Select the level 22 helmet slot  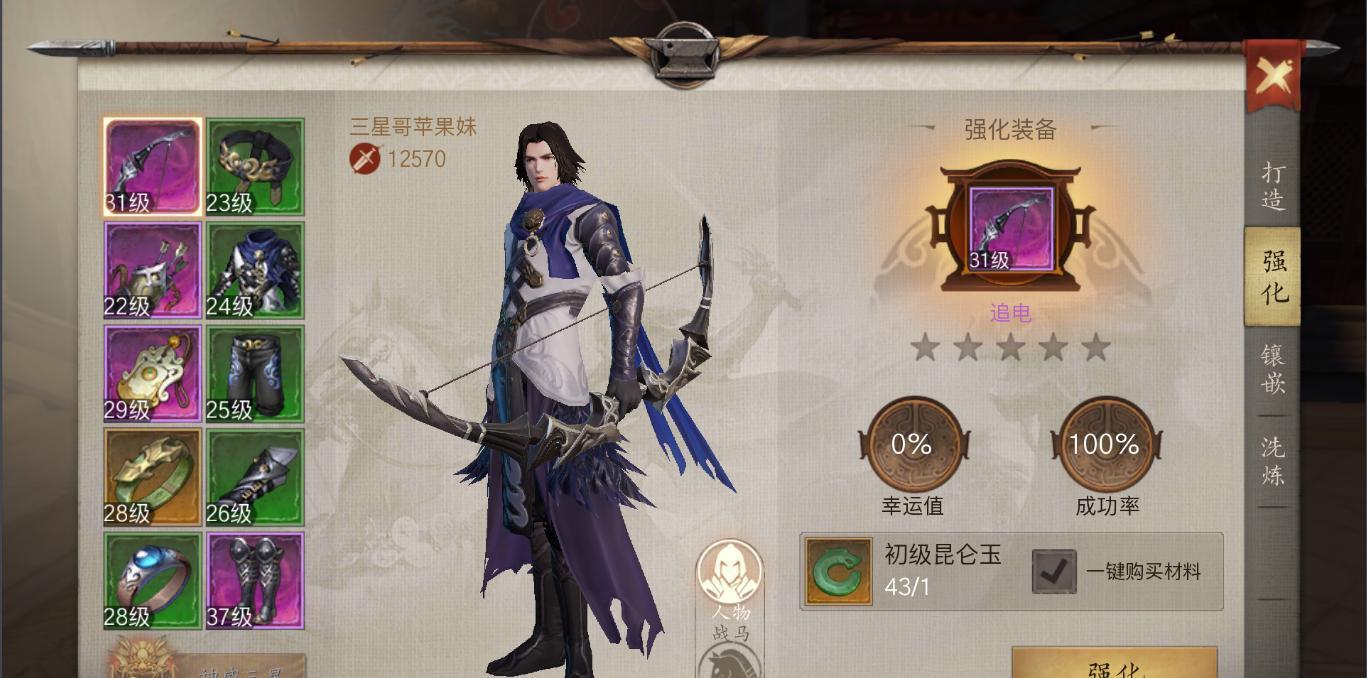click(x=153, y=270)
